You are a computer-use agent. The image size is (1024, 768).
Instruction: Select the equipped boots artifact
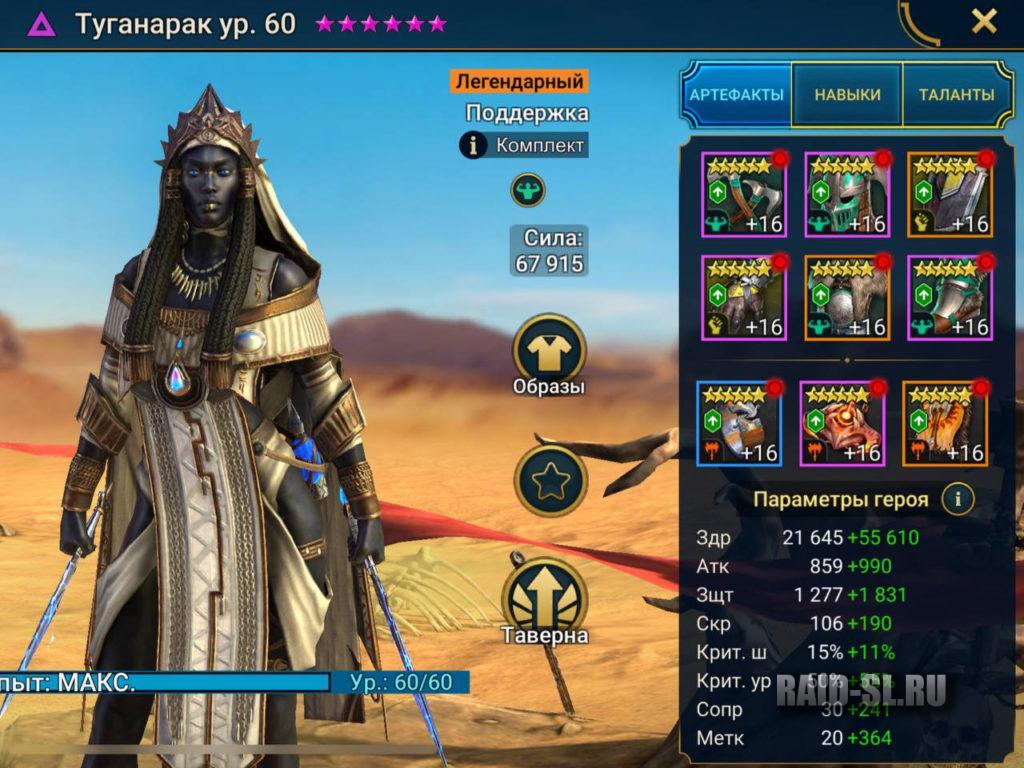tap(949, 297)
